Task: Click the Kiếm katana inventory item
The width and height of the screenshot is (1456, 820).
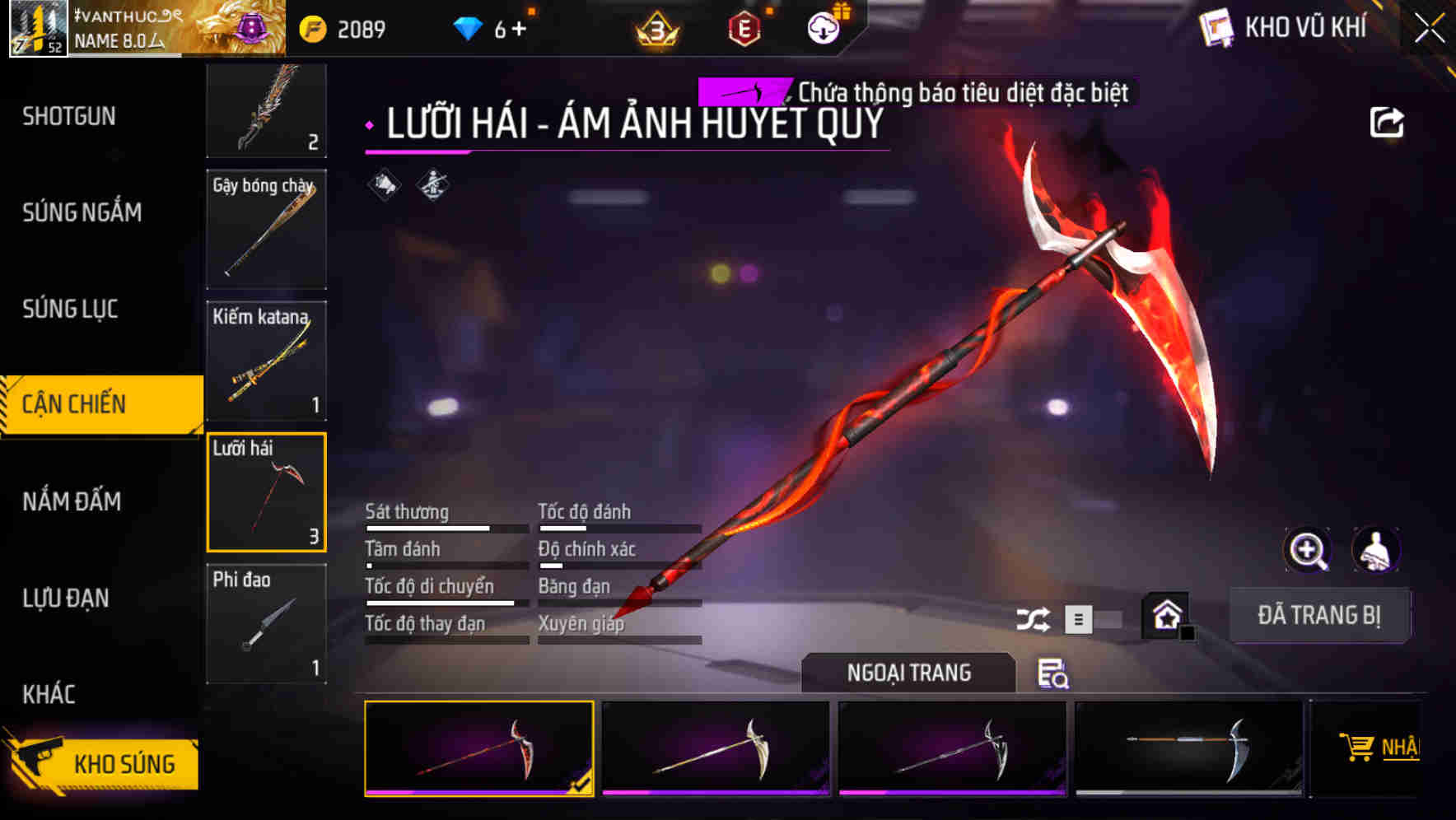Action: (266, 361)
